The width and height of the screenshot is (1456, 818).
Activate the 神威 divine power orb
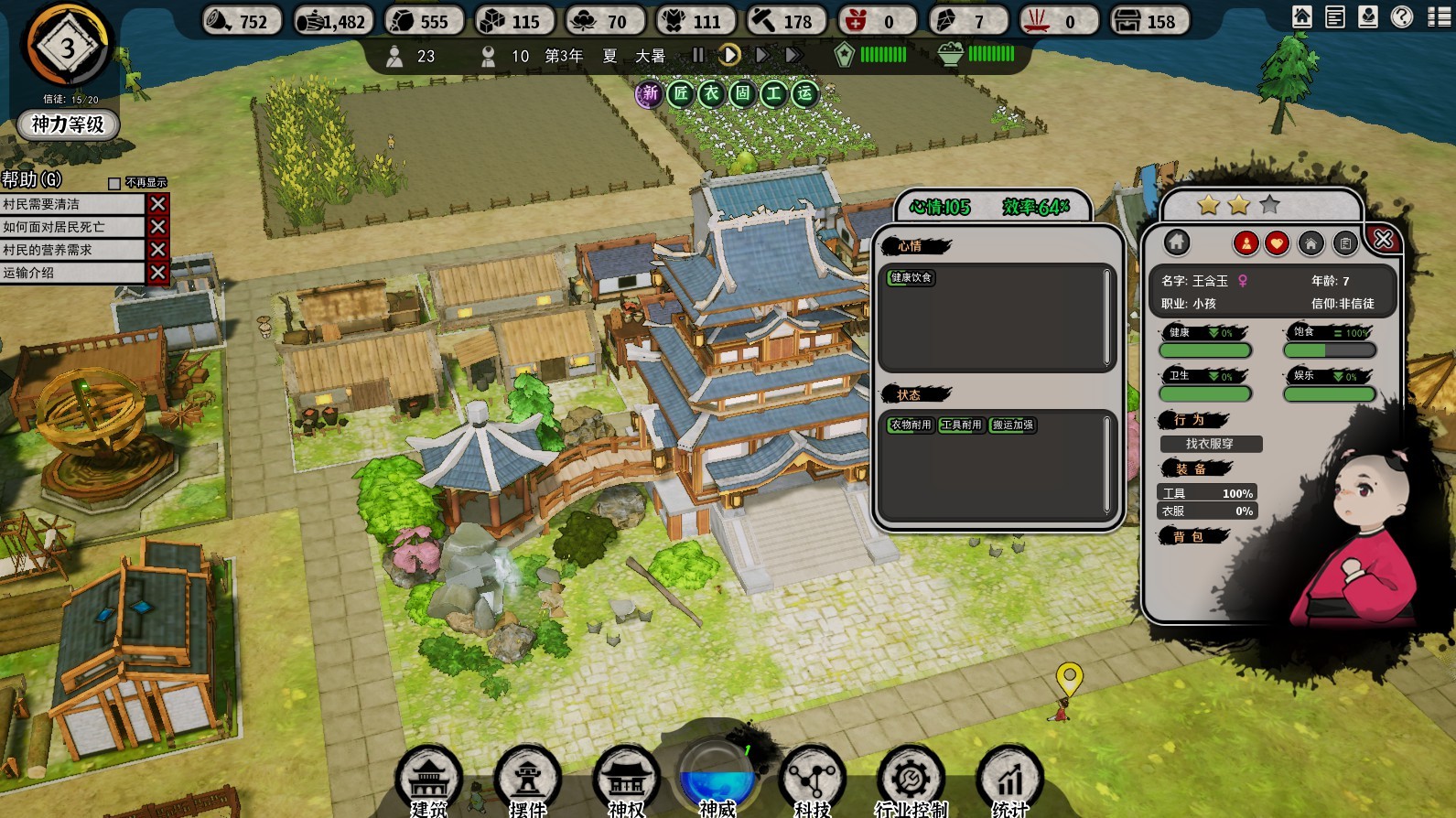pos(717,778)
